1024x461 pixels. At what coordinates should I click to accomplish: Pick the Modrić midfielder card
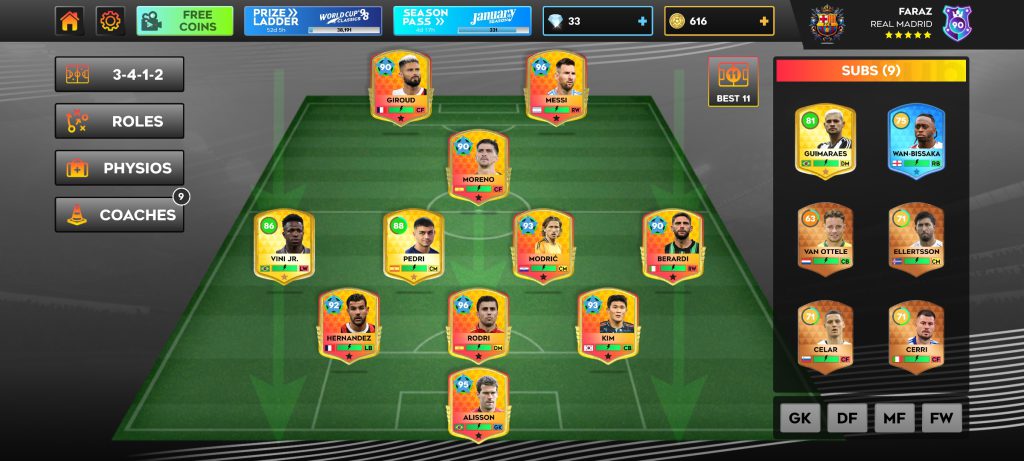(x=541, y=246)
